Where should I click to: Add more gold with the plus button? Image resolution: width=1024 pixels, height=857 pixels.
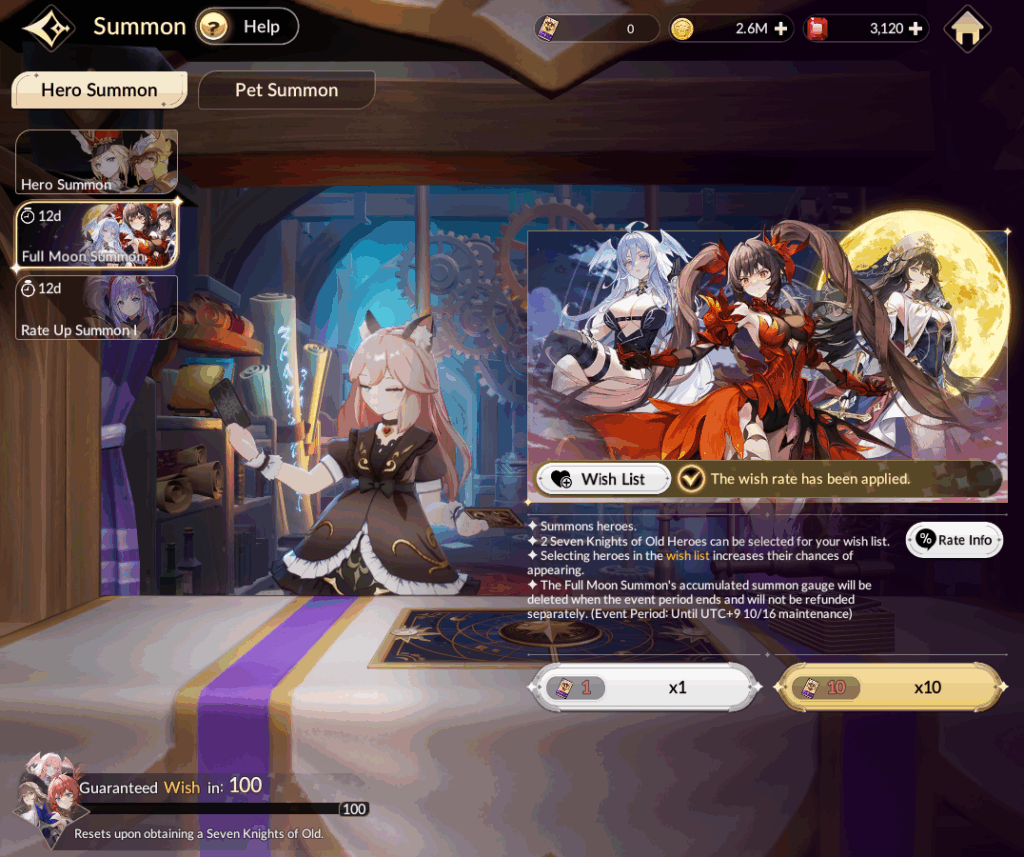pos(781,28)
